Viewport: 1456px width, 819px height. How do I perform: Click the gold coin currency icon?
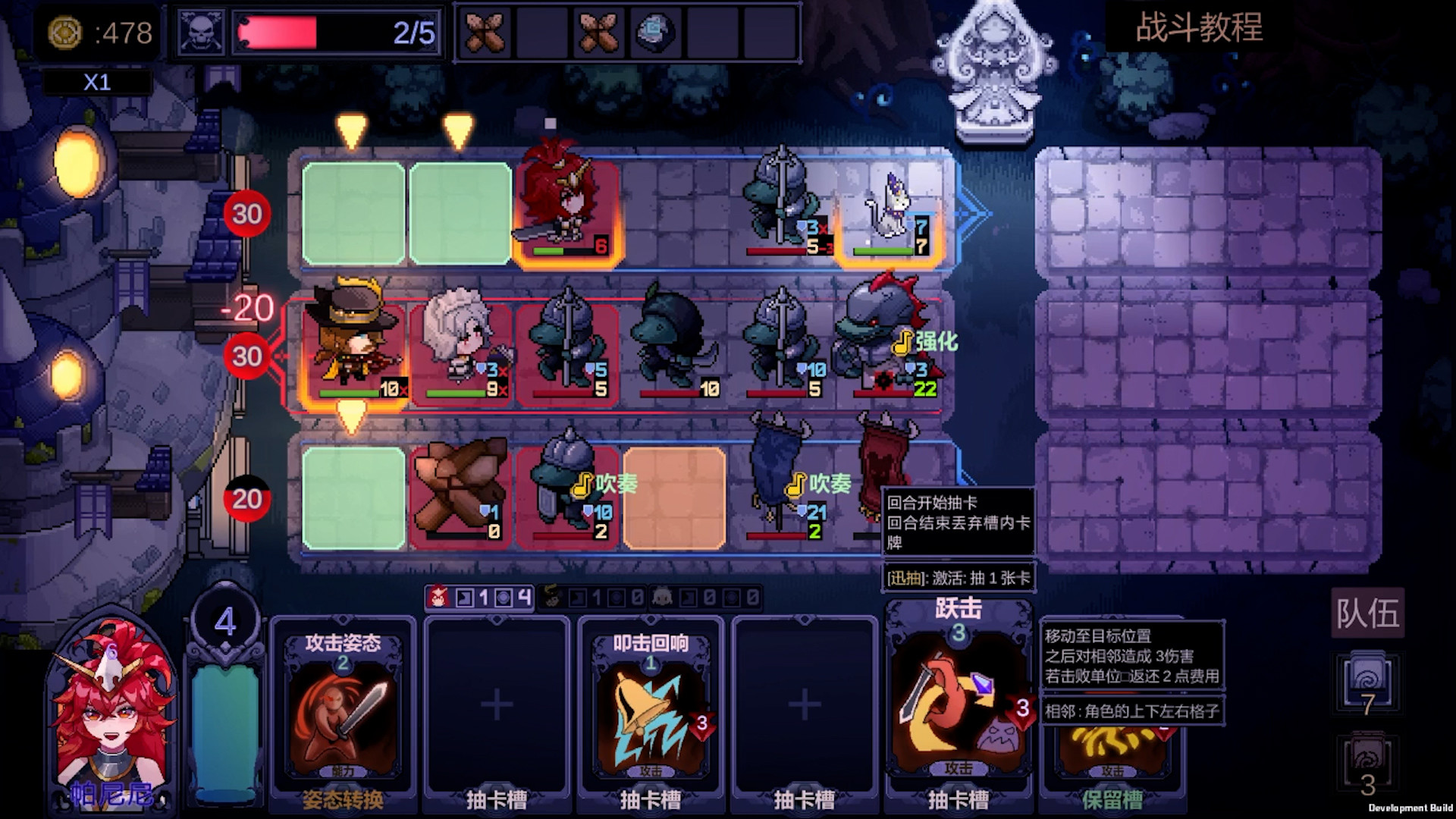(x=67, y=32)
